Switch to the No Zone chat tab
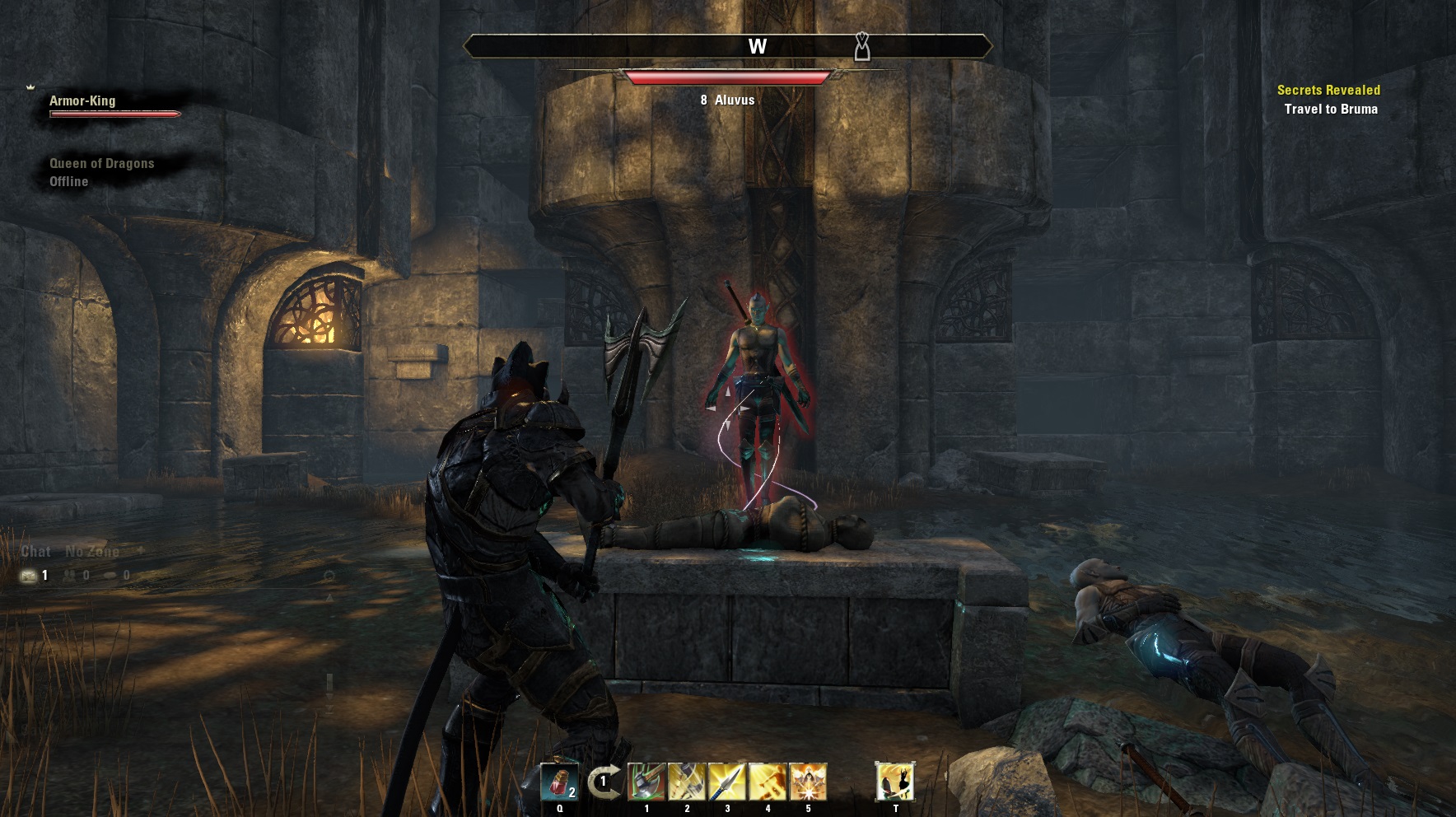 point(92,551)
